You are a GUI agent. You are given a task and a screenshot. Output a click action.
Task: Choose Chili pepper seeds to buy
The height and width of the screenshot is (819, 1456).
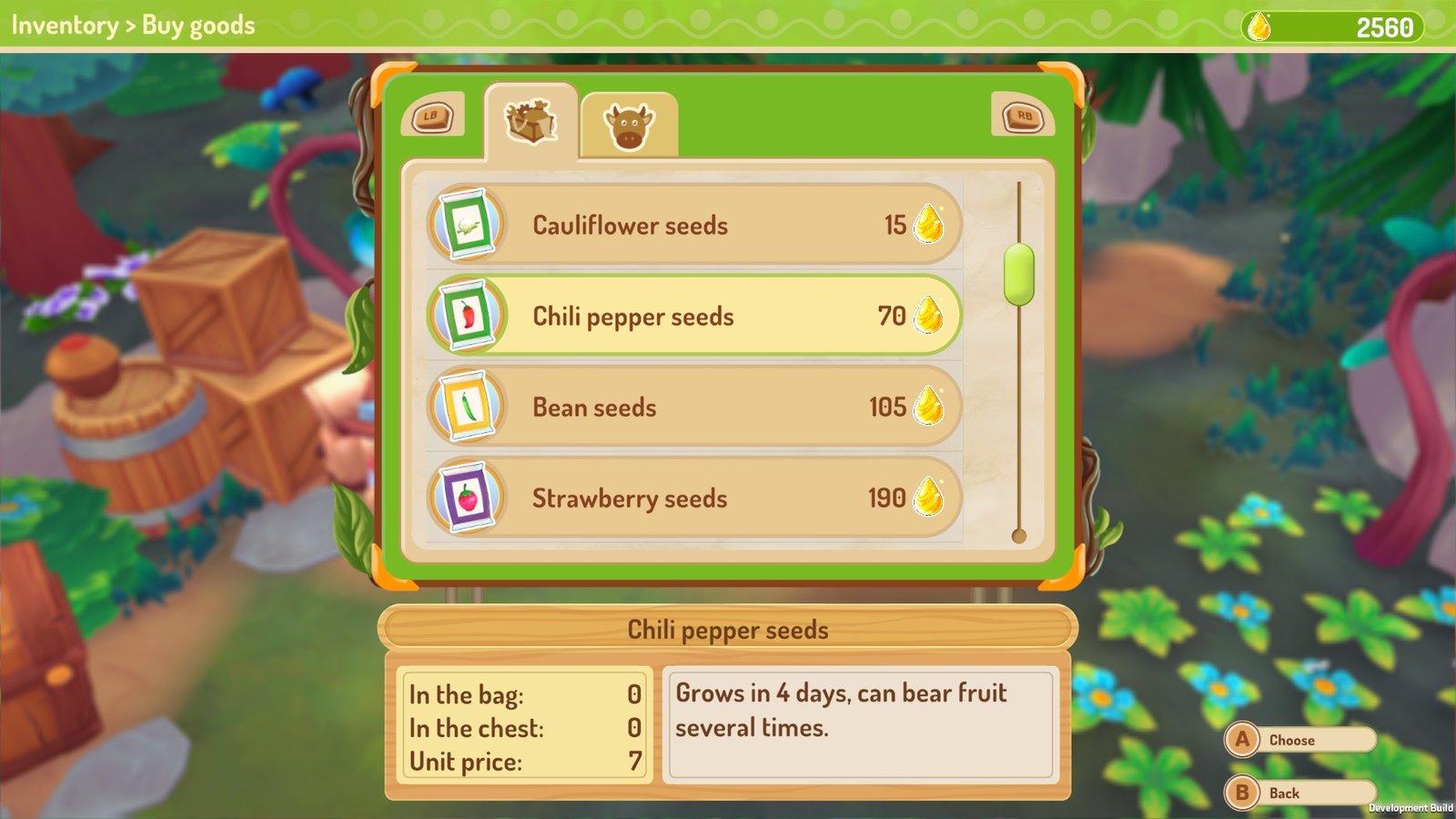tap(693, 316)
